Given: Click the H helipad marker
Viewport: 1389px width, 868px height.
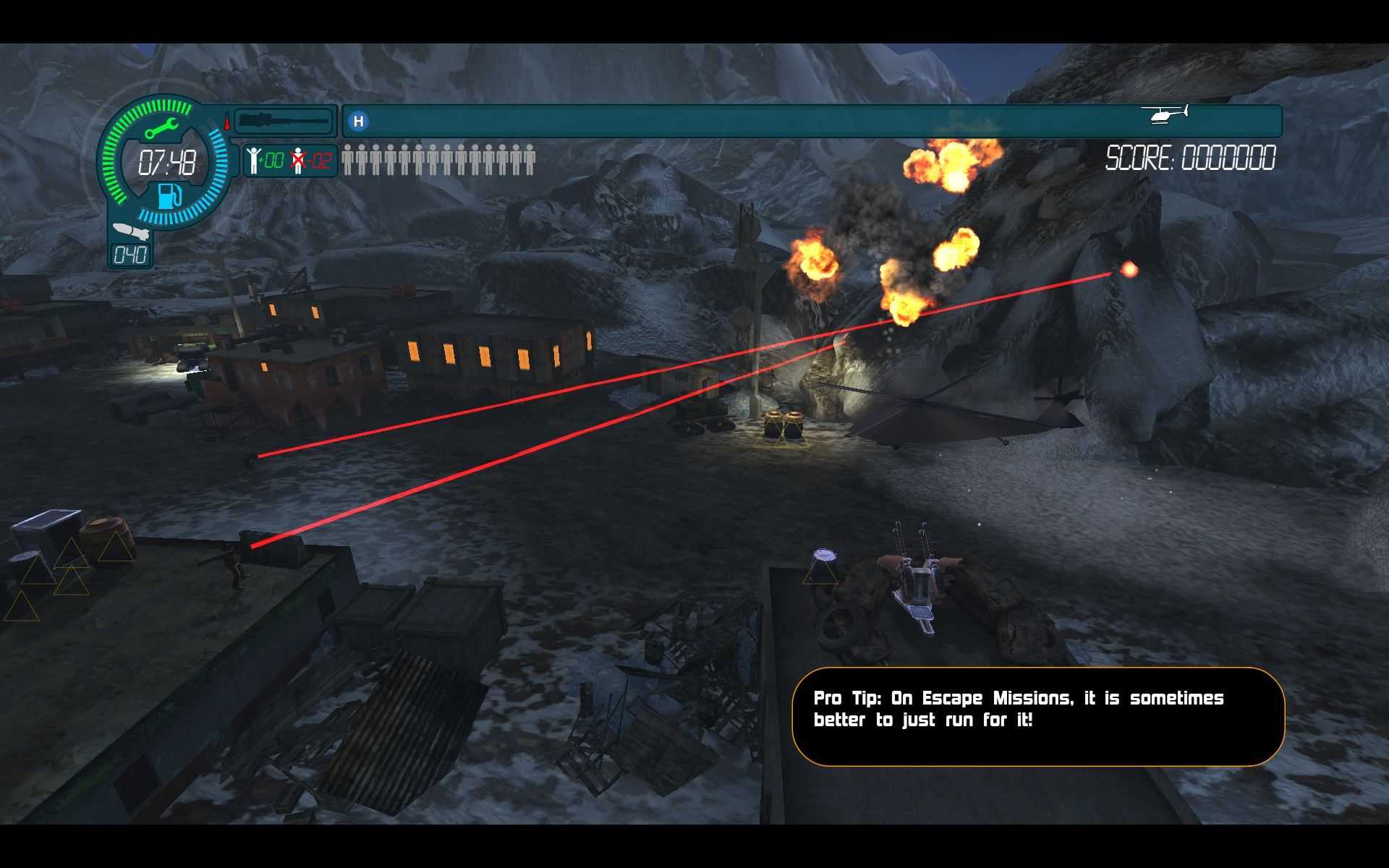Looking at the screenshot, I should click(358, 122).
